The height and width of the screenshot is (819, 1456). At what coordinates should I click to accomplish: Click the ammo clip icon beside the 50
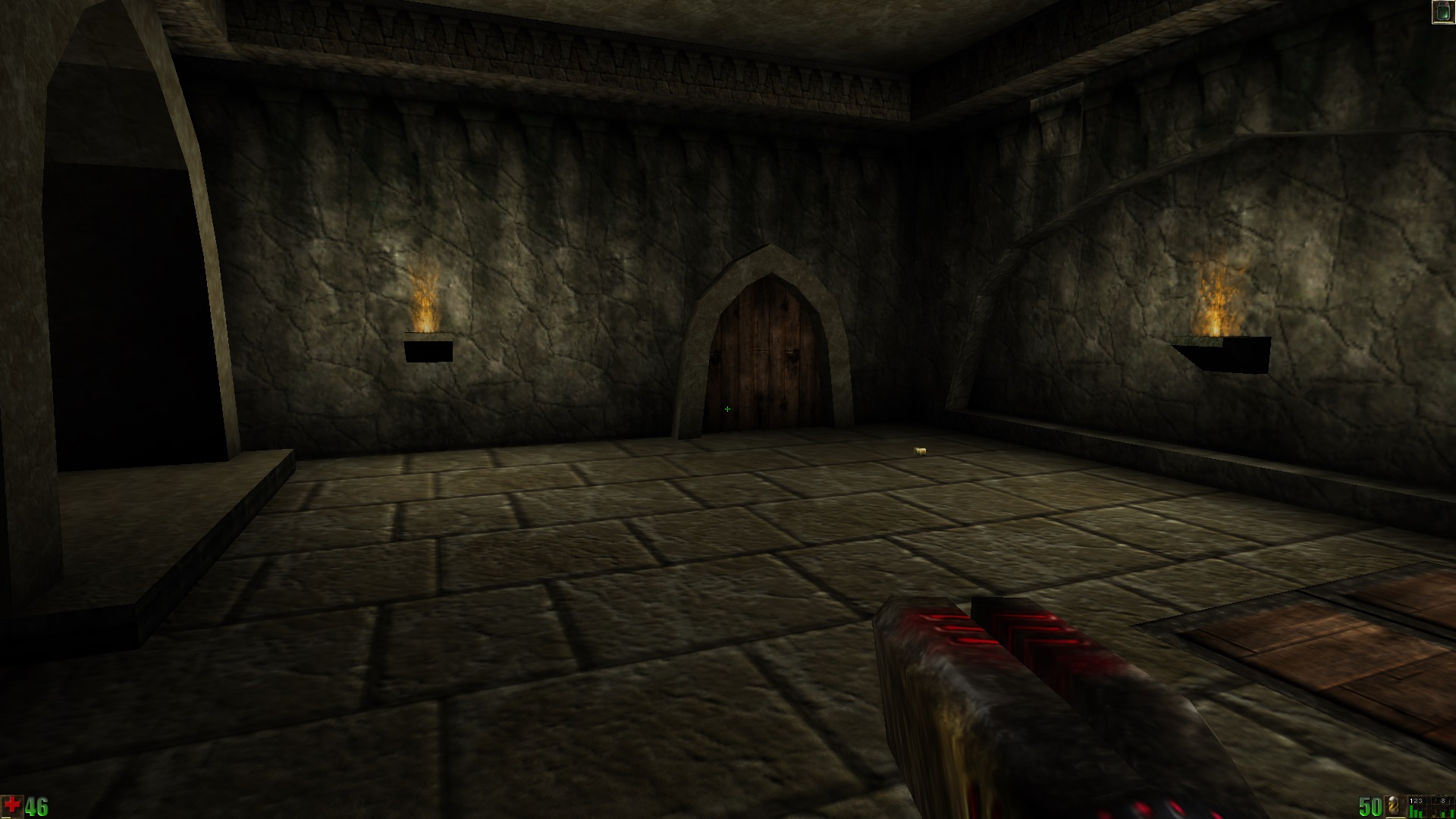tap(1393, 805)
